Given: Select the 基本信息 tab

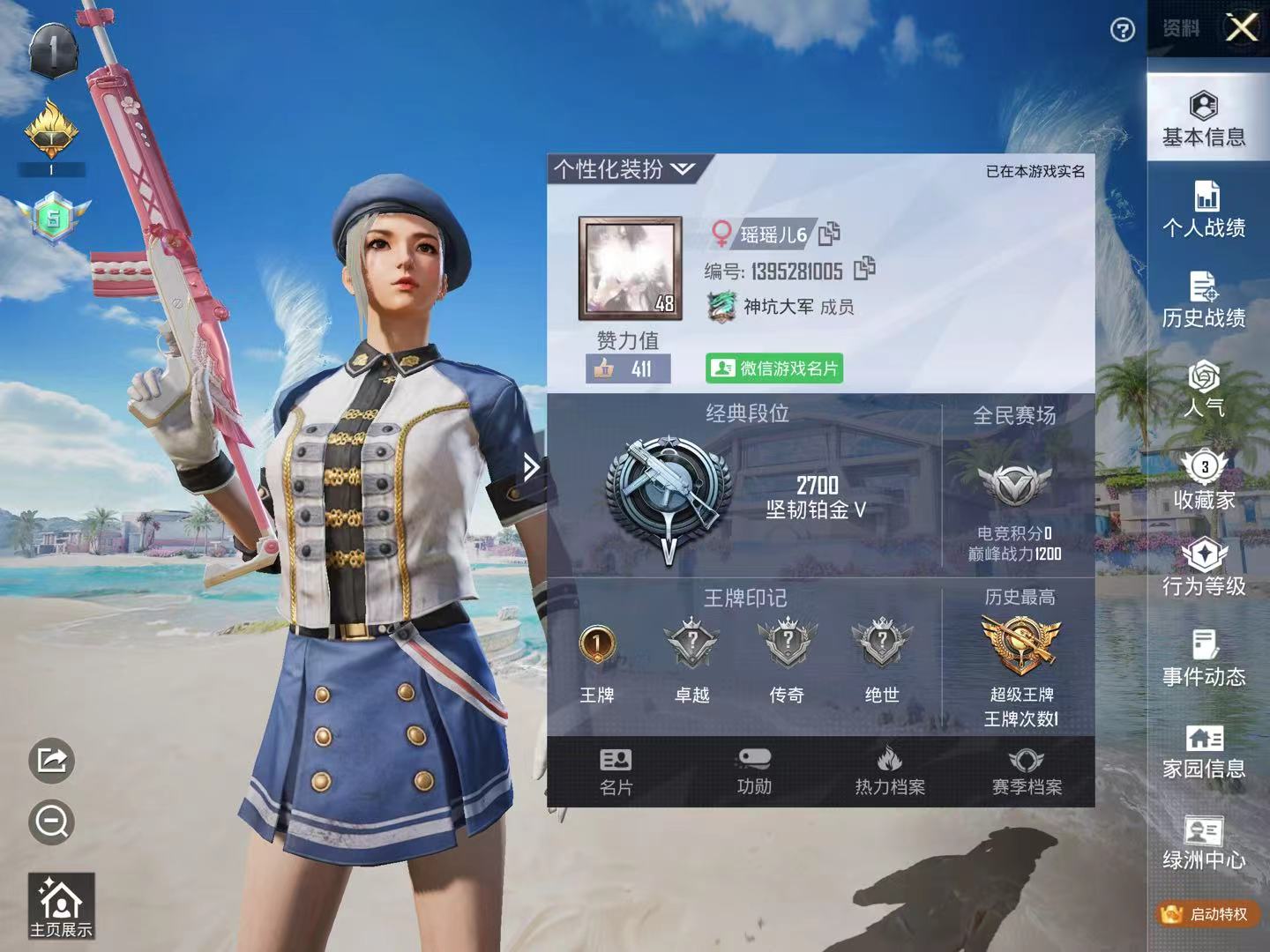Looking at the screenshot, I should point(1205,119).
